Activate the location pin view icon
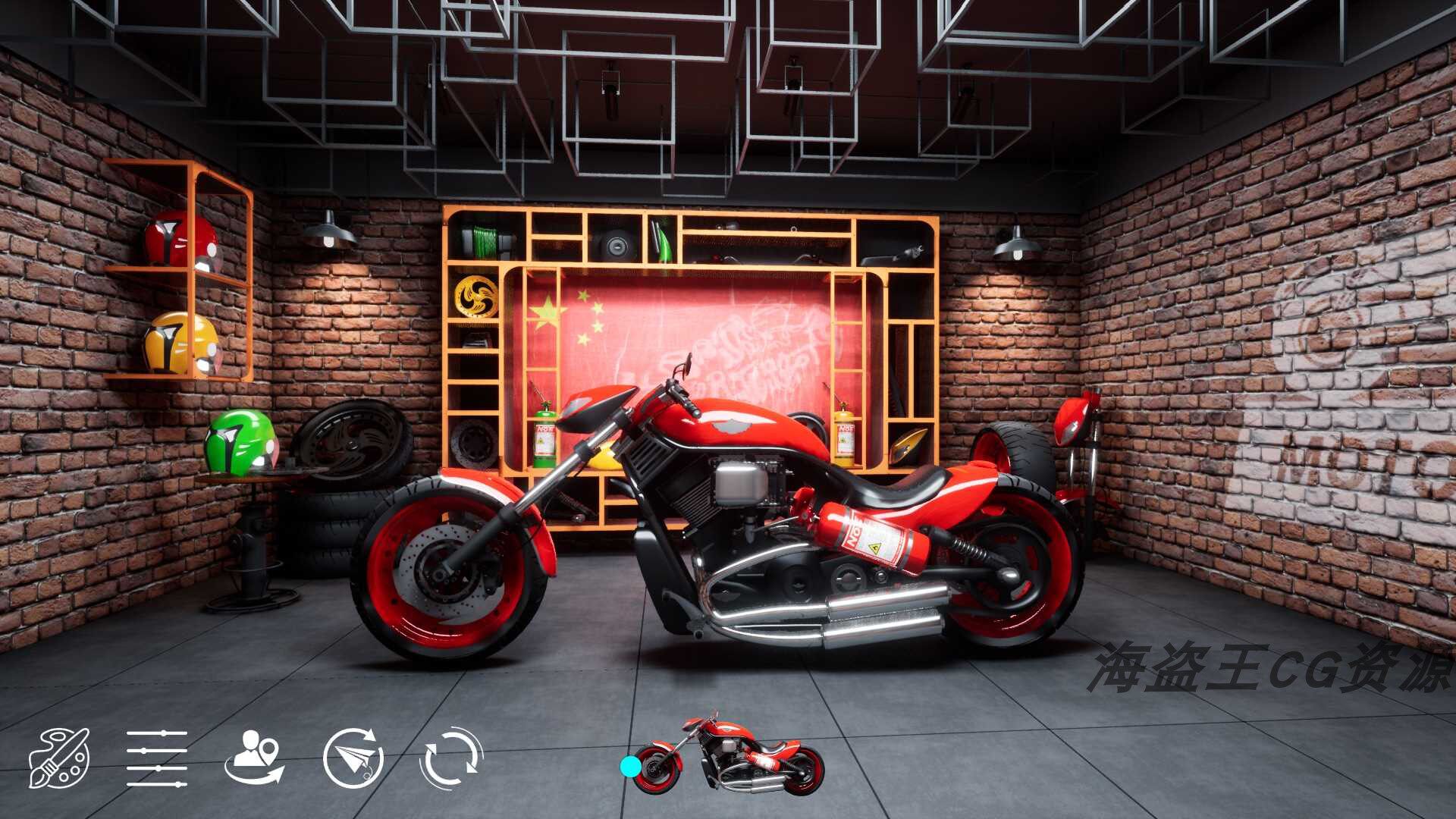1456x819 pixels. (x=255, y=757)
